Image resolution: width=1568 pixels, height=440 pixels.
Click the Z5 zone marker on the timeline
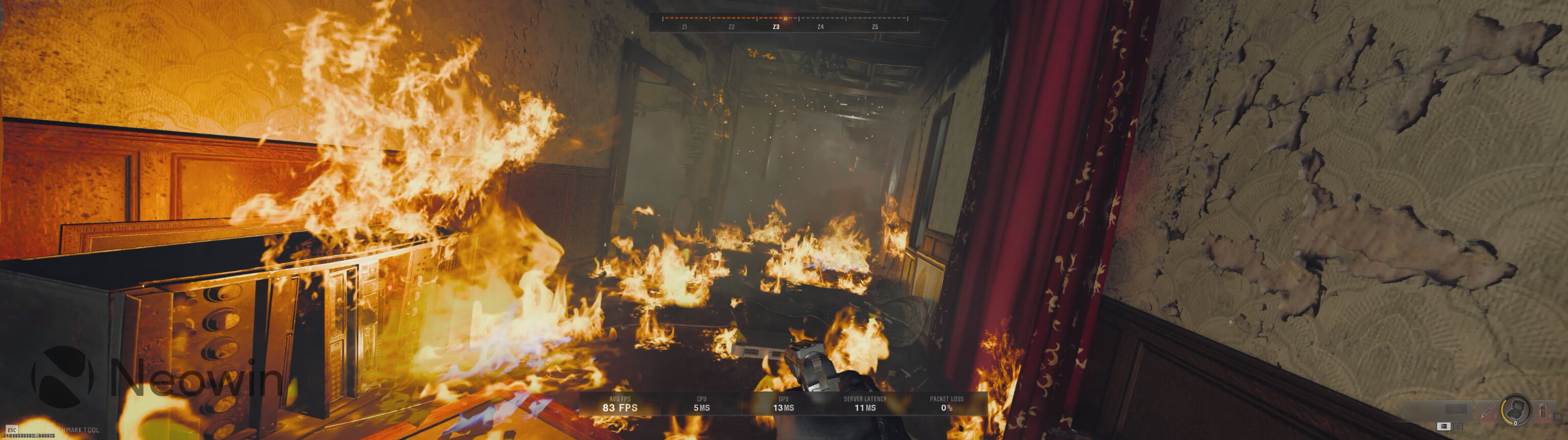(x=876, y=28)
